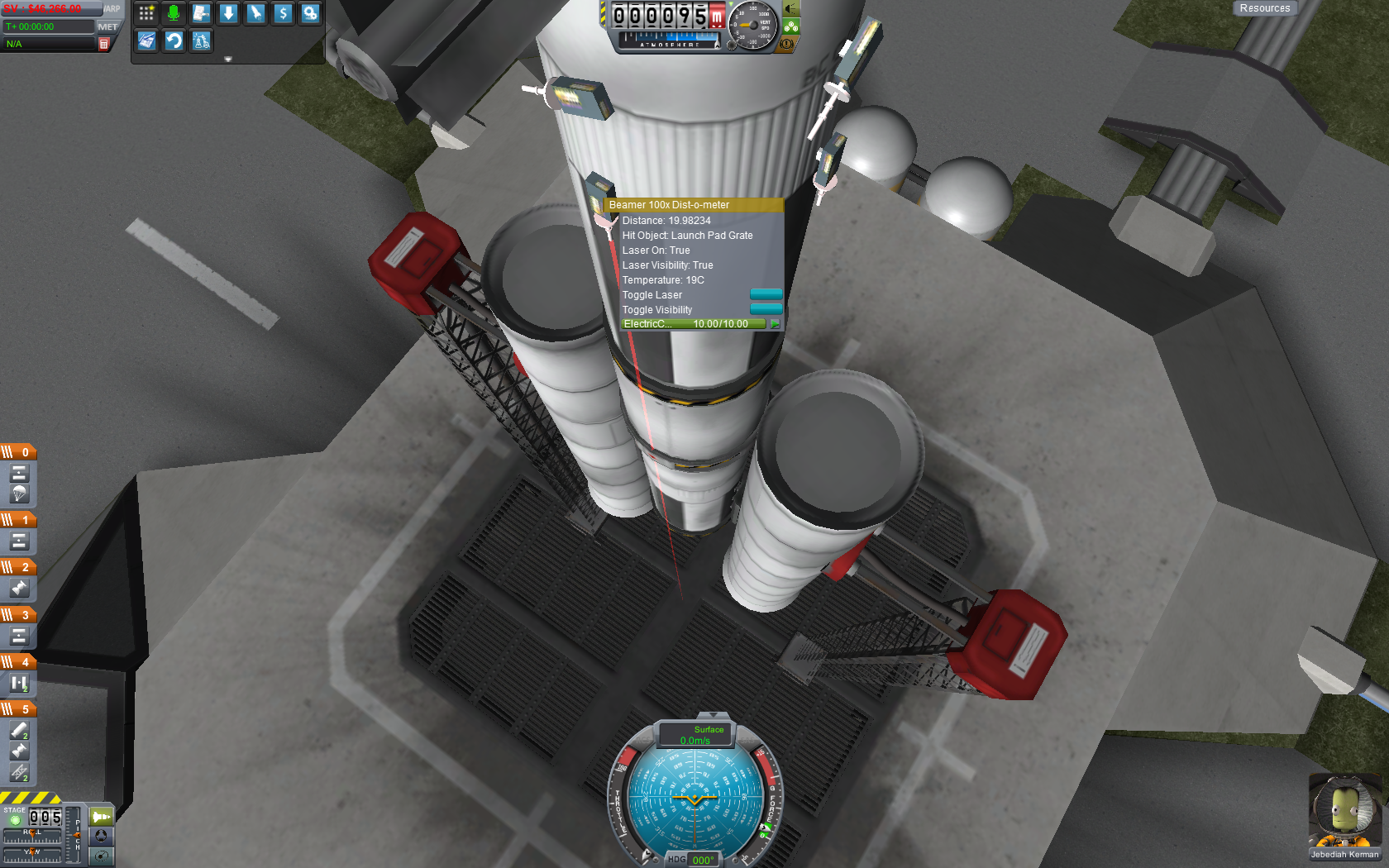Click the Surface speed mode readout on navball
The height and width of the screenshot is (868, 1389).
[696, 734]
